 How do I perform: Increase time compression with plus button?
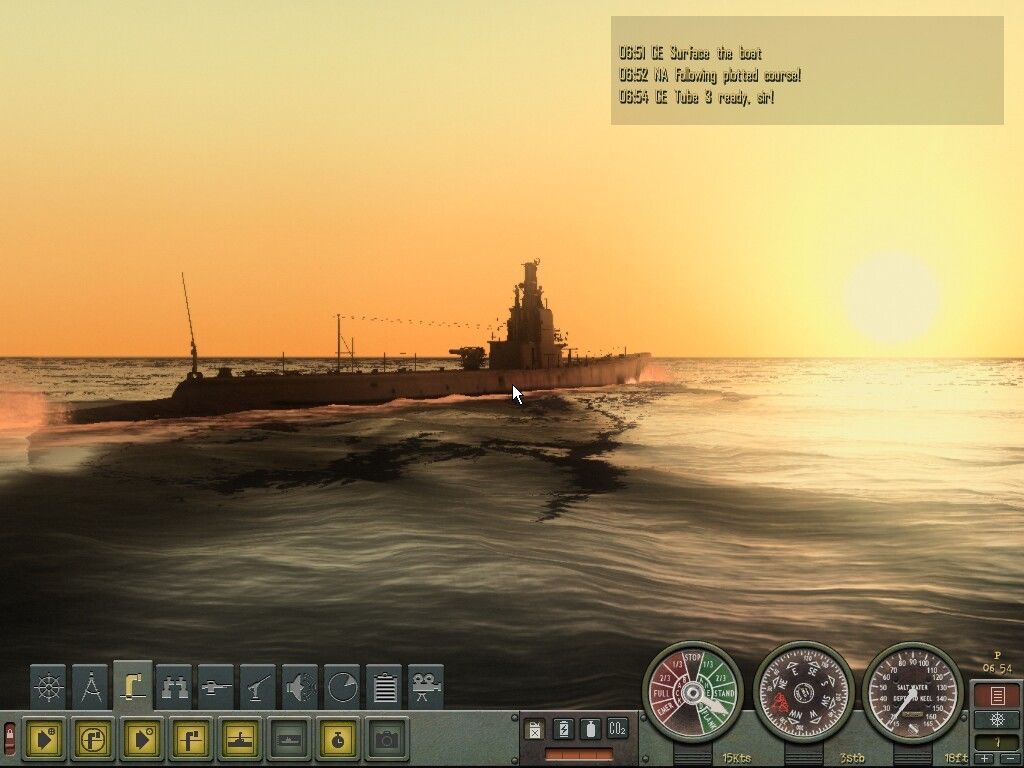point(985,759)
